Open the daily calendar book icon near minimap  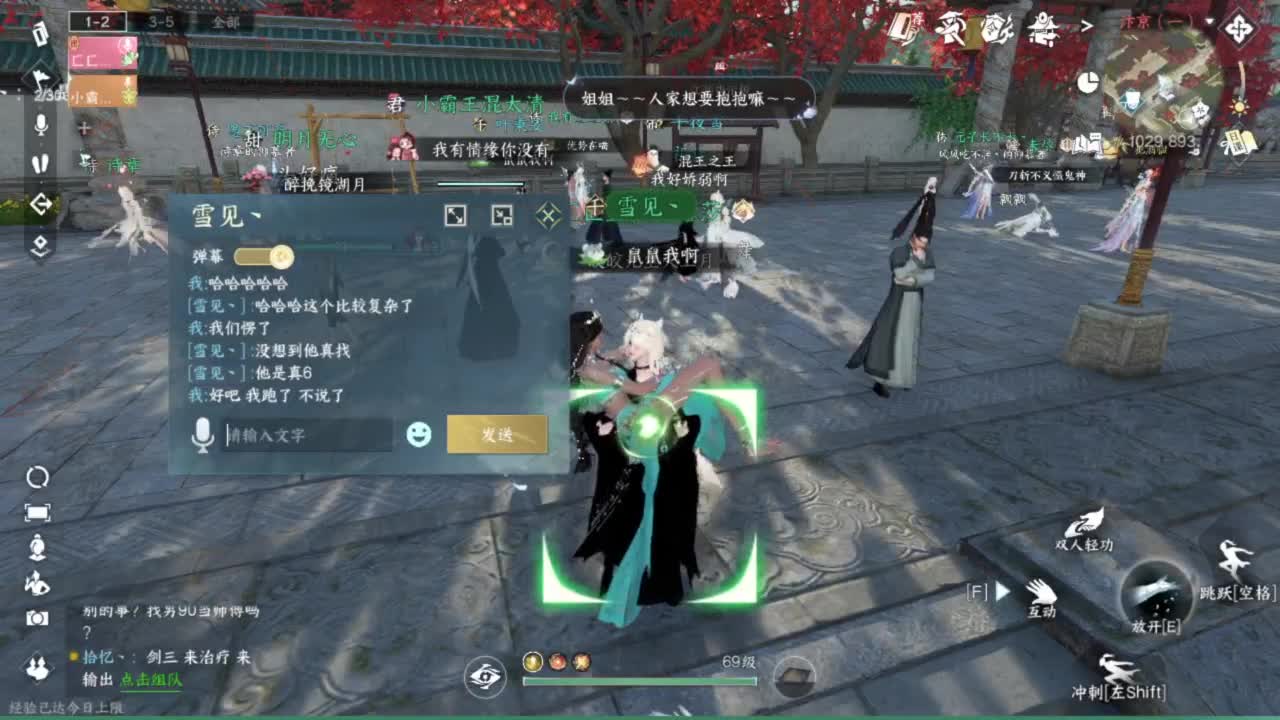[x=1240, y=142]
